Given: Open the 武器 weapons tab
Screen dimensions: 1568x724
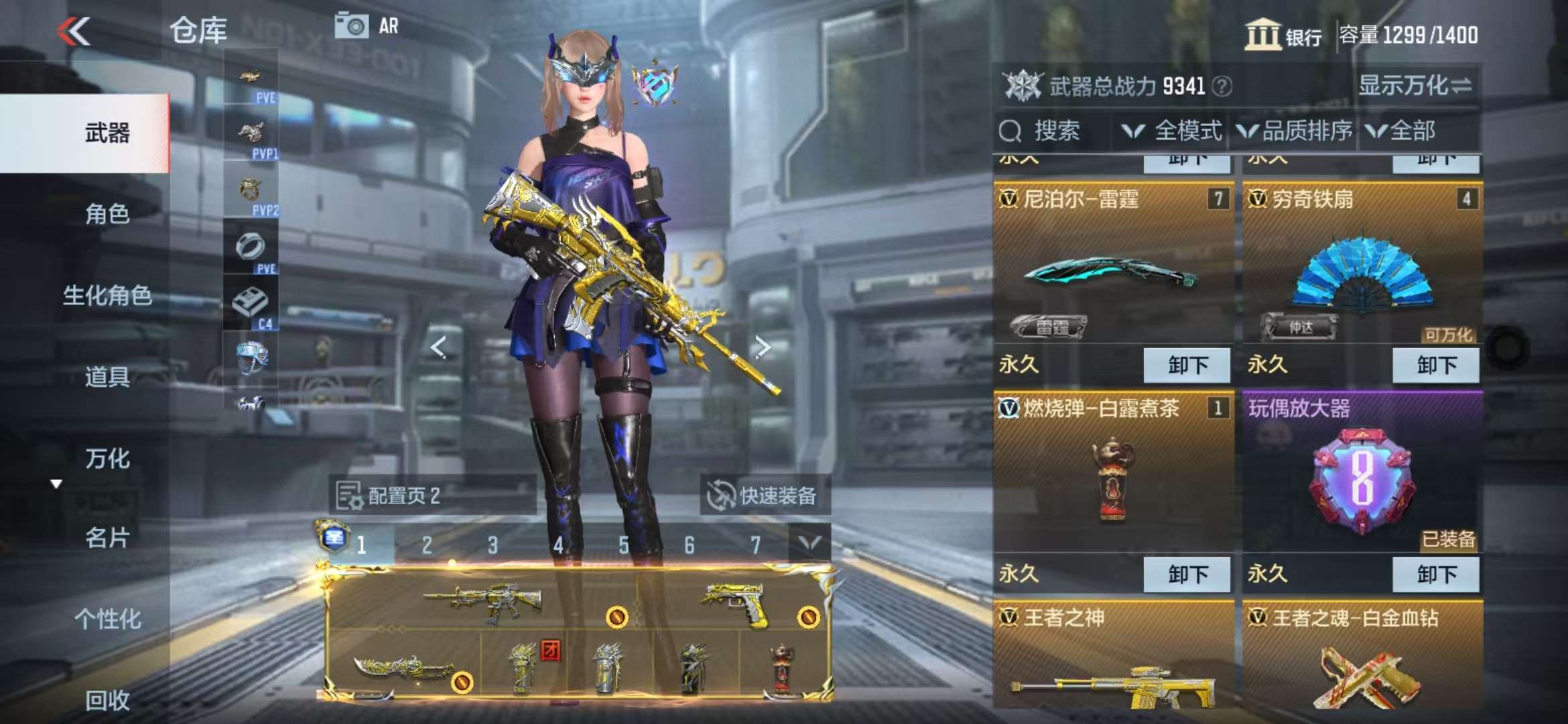Looking at the screenshot, I should 107,133.
